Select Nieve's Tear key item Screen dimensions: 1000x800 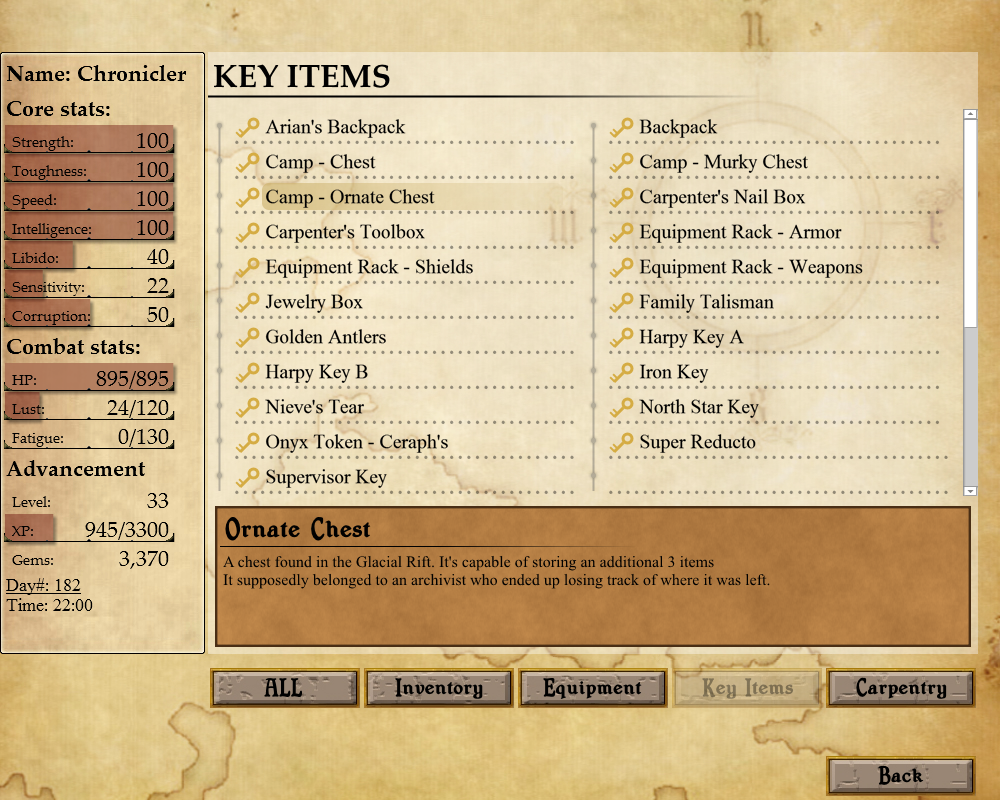pyautogui.click(x=314, y=408)
